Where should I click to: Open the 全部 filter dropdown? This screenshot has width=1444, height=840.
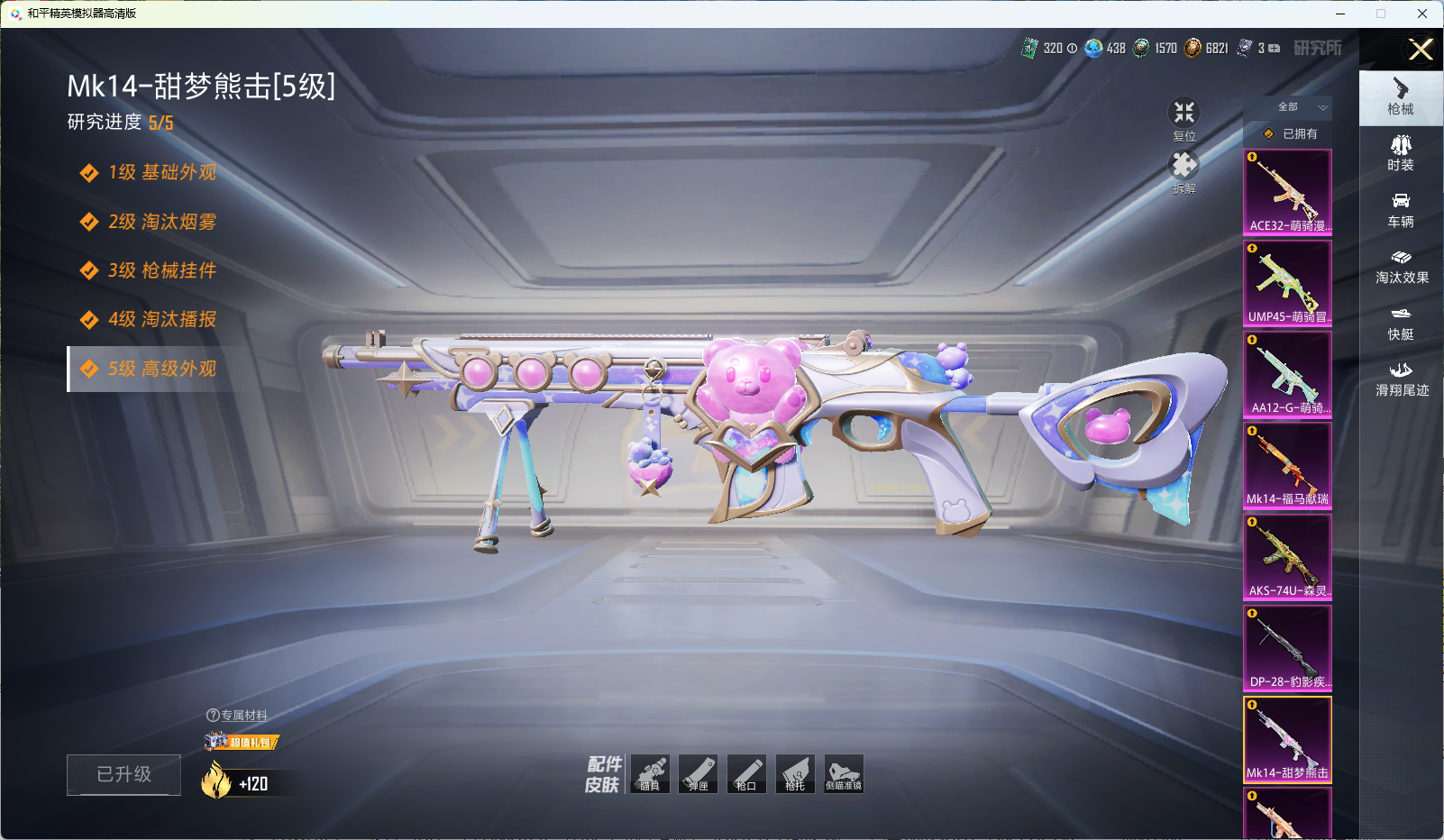click(x=1302, y=107)
